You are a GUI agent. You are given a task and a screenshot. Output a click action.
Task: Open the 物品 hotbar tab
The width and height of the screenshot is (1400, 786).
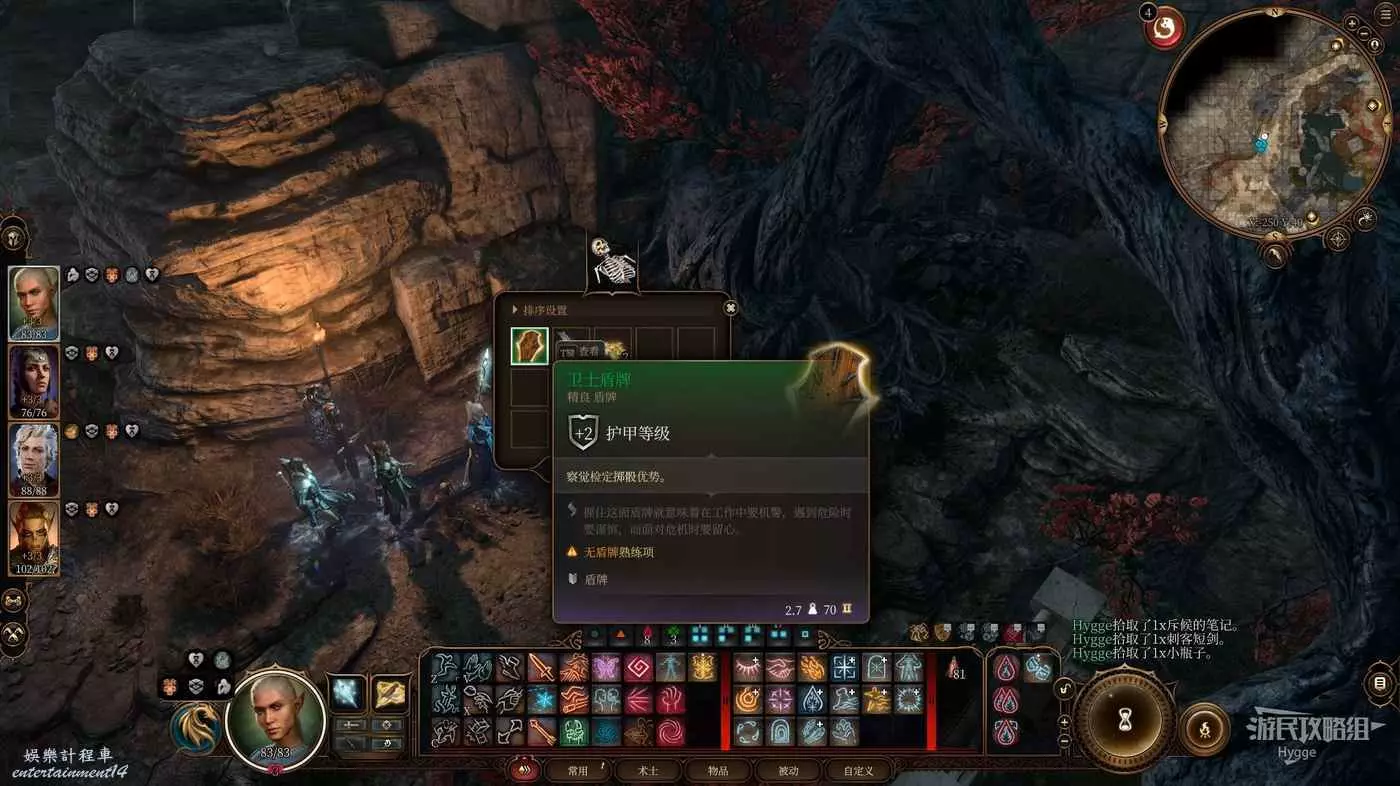coord(718,771)
